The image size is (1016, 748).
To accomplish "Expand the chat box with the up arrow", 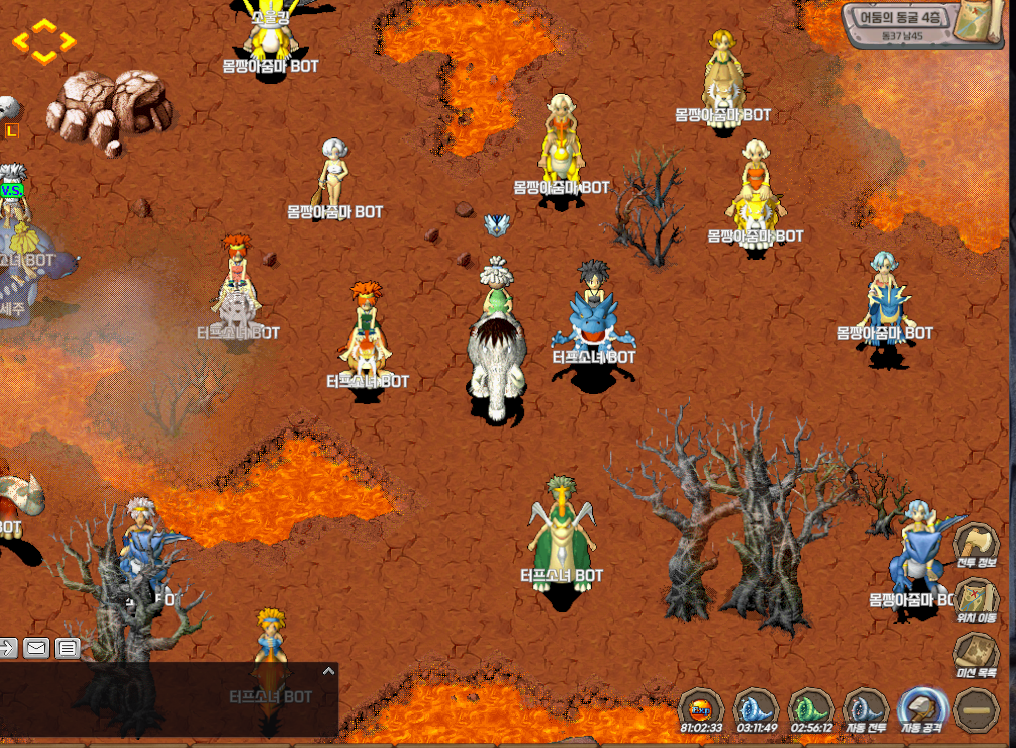I will (x=326, y=672).
